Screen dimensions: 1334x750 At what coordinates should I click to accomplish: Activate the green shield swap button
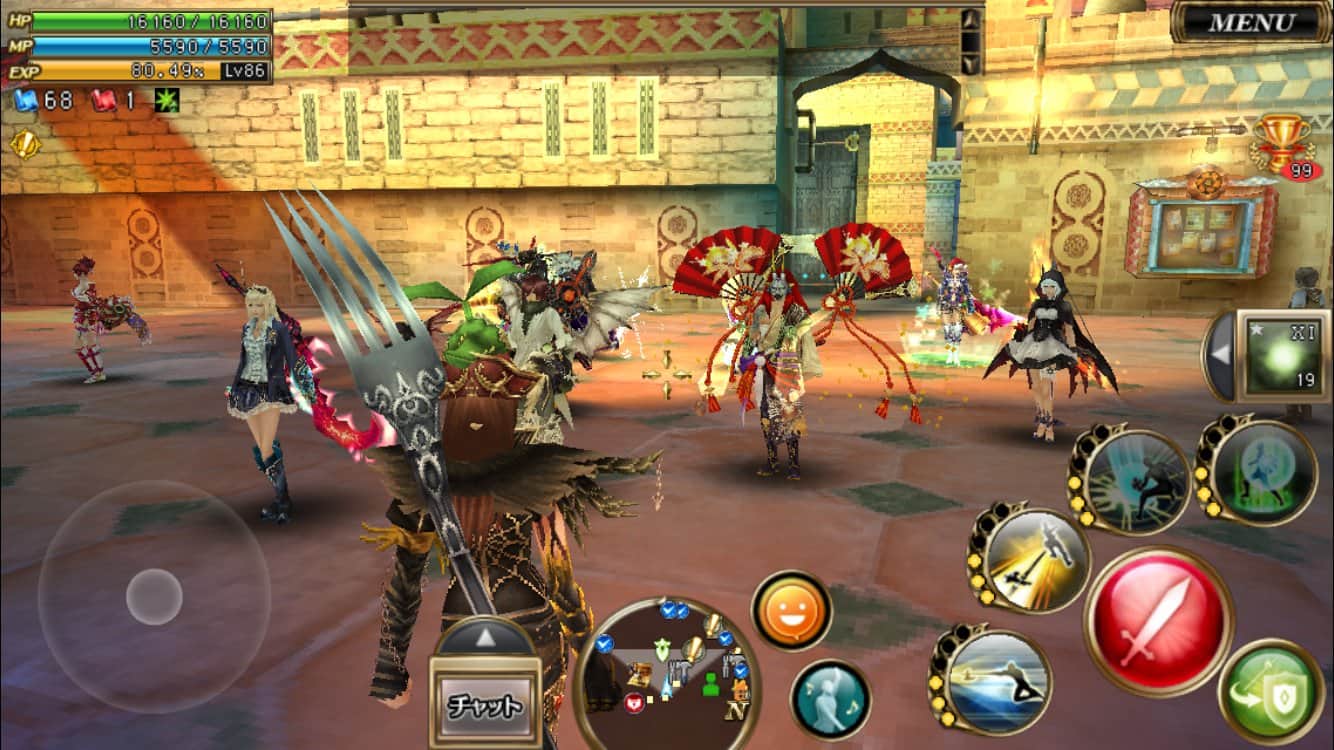point(1271,693)
